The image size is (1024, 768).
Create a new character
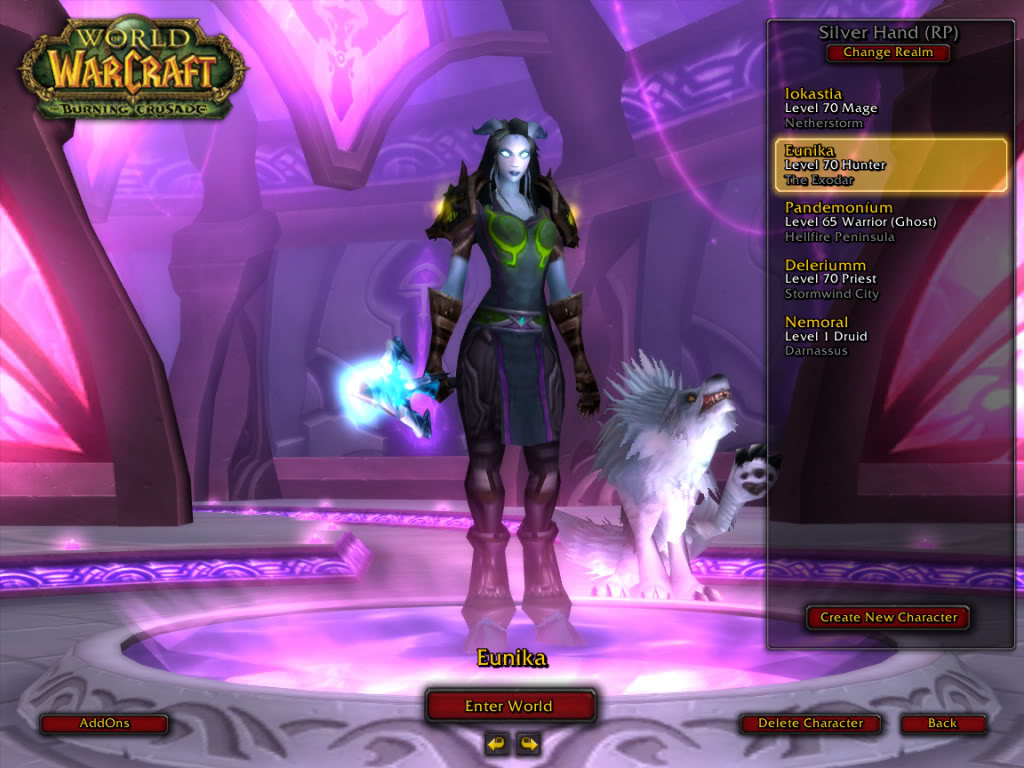coord(888,617)
